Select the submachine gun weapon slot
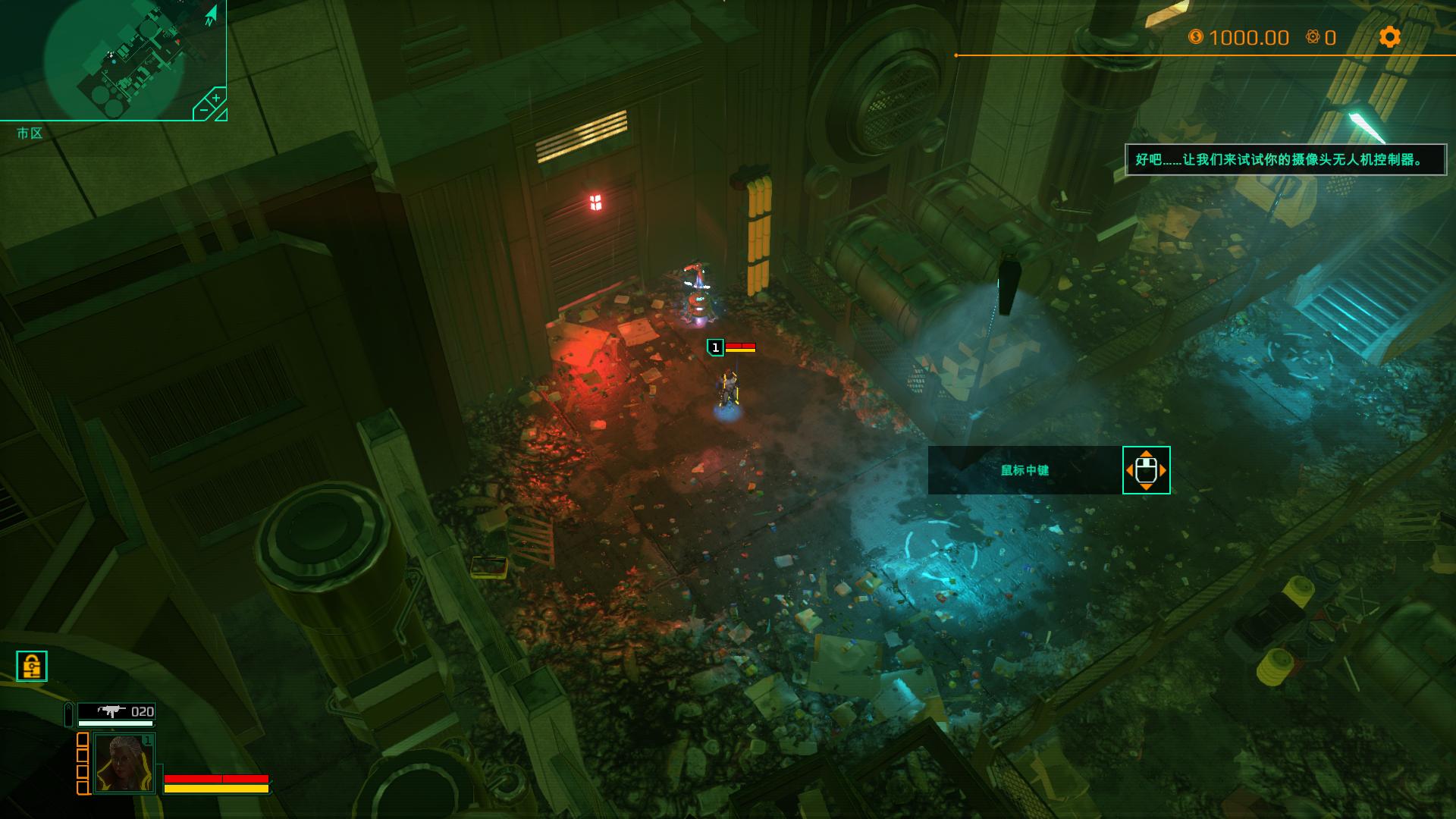This screenshot has width=1456, height=819. (x=116, y=711)
